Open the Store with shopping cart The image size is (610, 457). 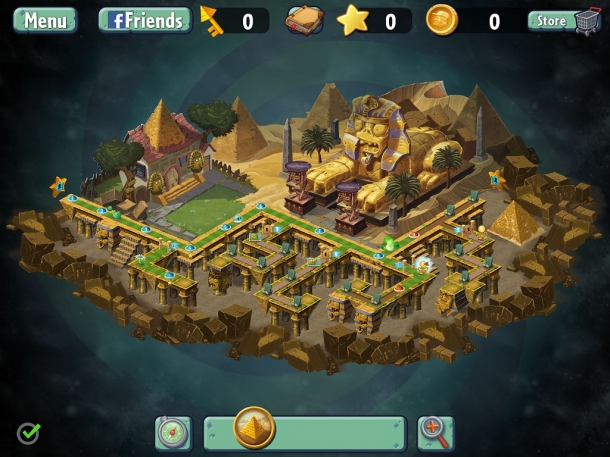(x=564, y=20)
